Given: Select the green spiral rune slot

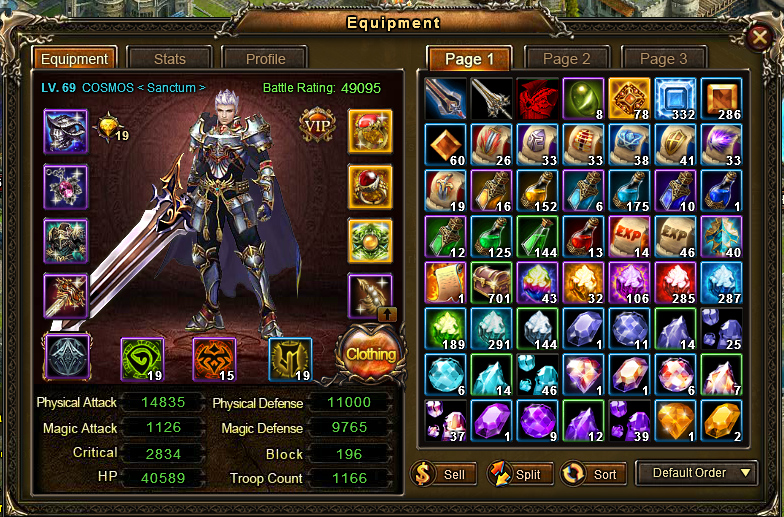Looking at the screenshot, I should tap(142, 359).
